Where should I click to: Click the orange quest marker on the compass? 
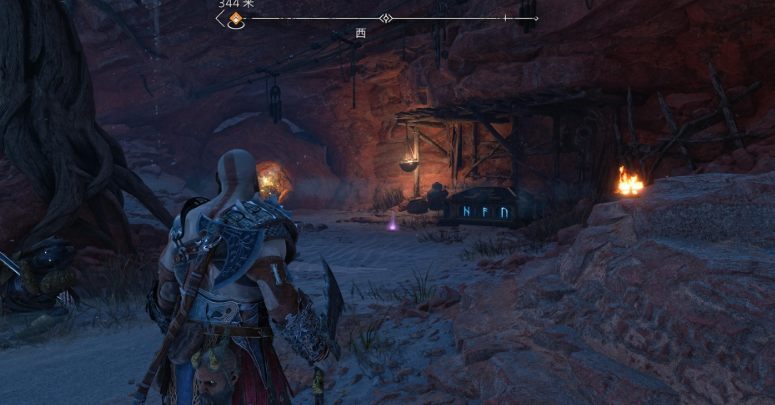point(236,19)
